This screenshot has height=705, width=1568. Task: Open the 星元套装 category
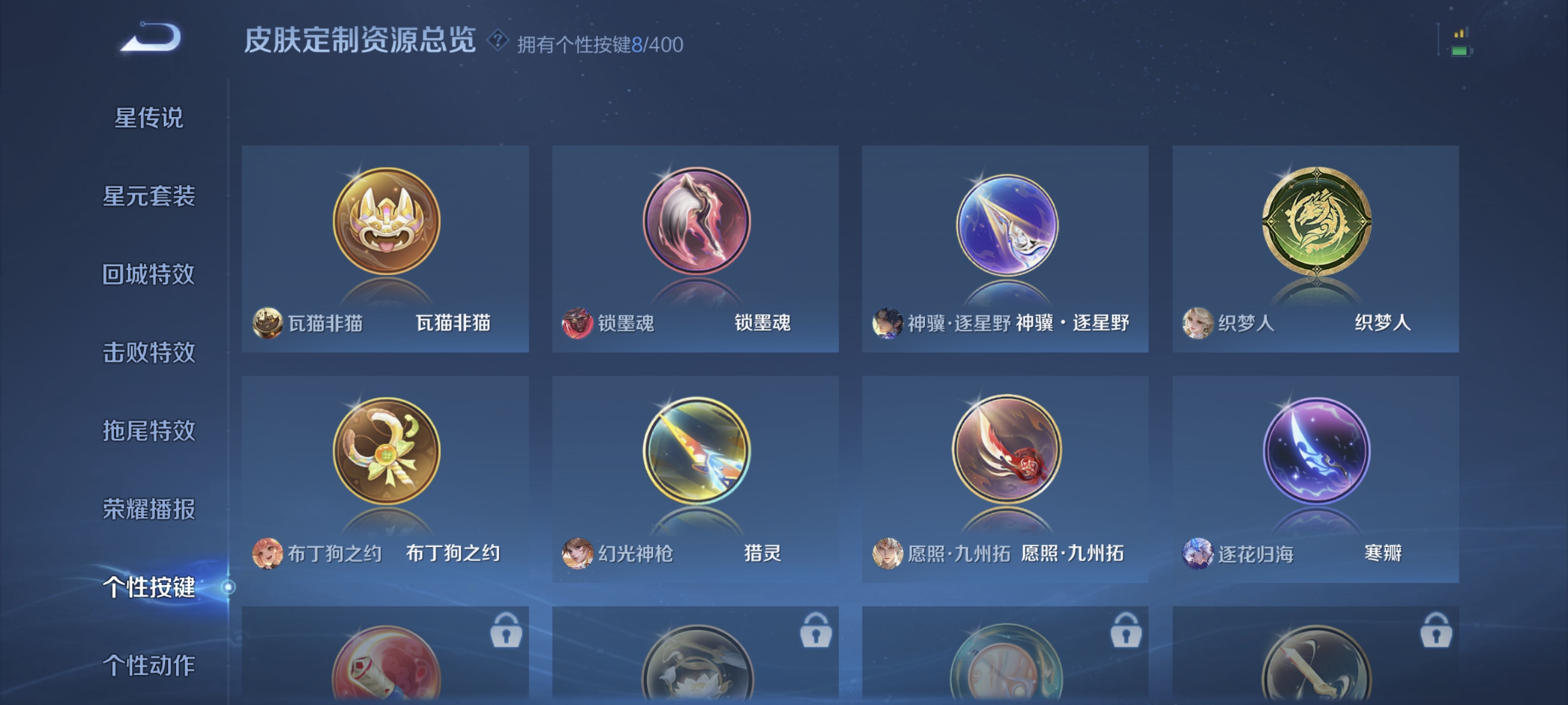coord(149,197)
